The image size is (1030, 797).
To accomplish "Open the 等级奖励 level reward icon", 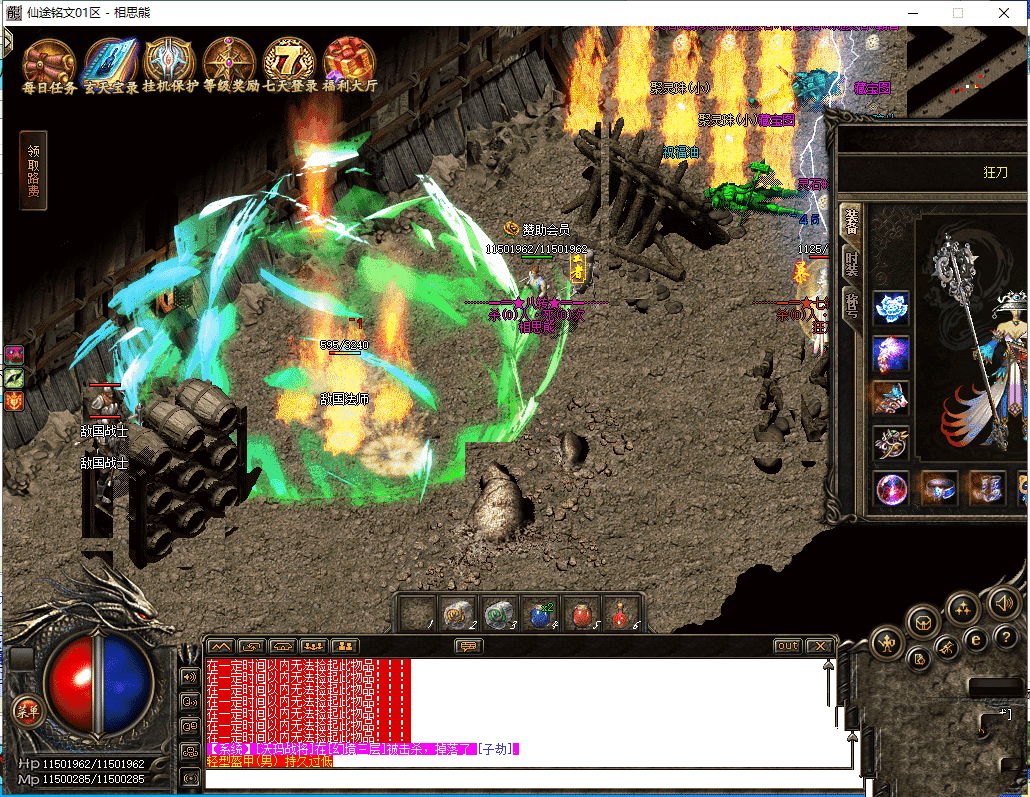I will 230,62.
